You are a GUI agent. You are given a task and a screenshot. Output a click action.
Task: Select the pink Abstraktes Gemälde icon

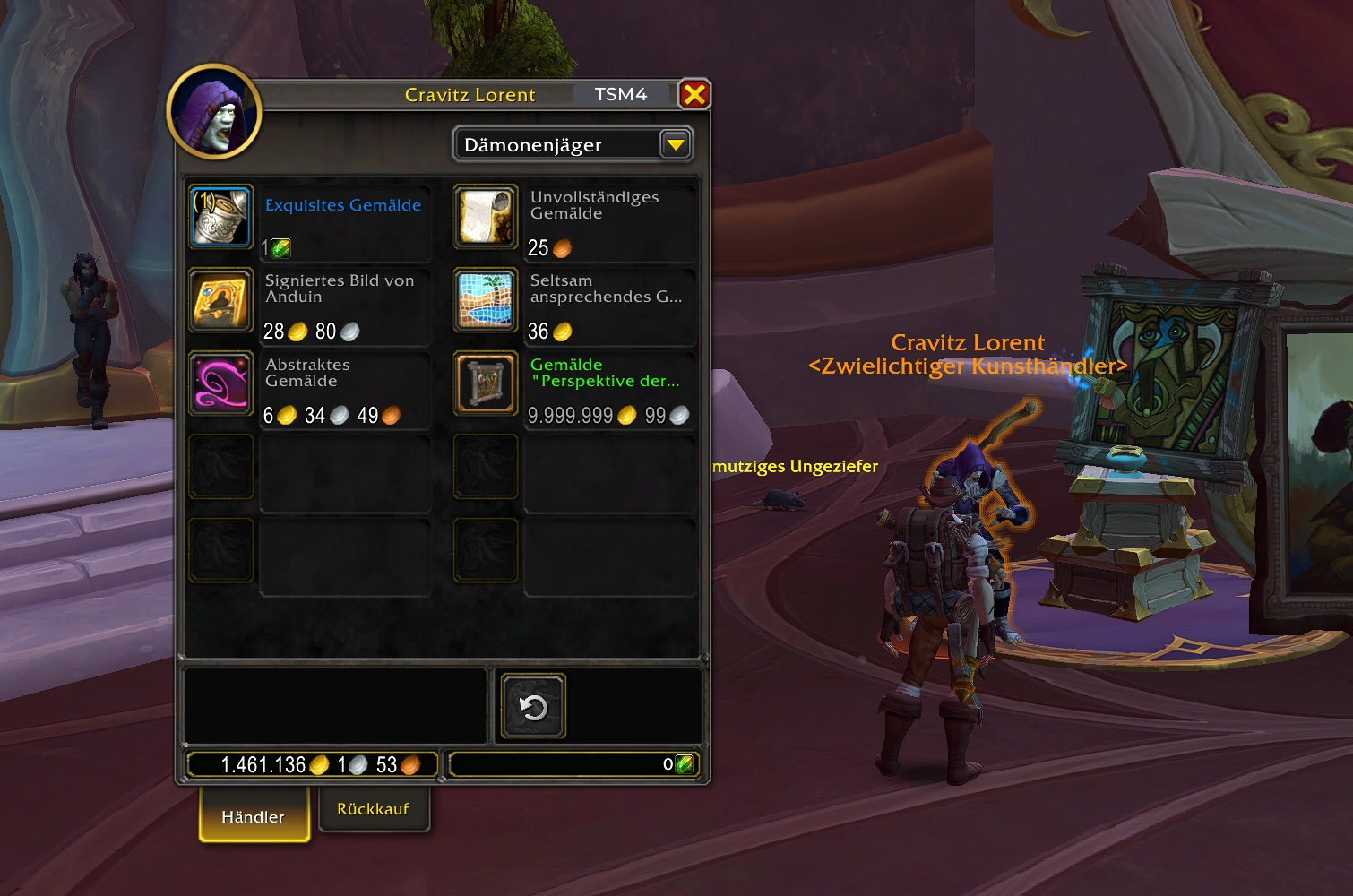220,384
